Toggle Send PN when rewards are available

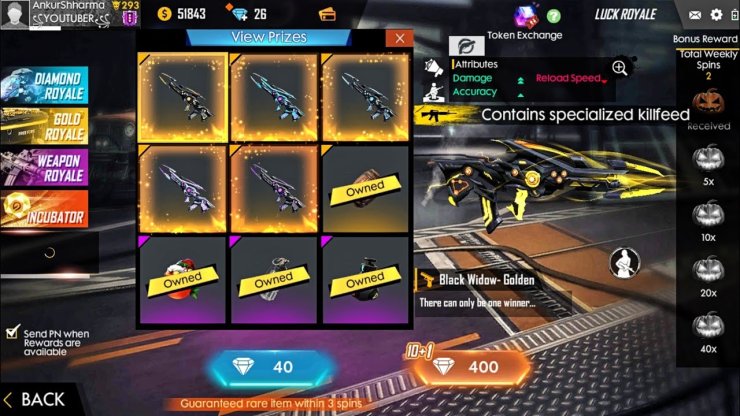point(12,333)
